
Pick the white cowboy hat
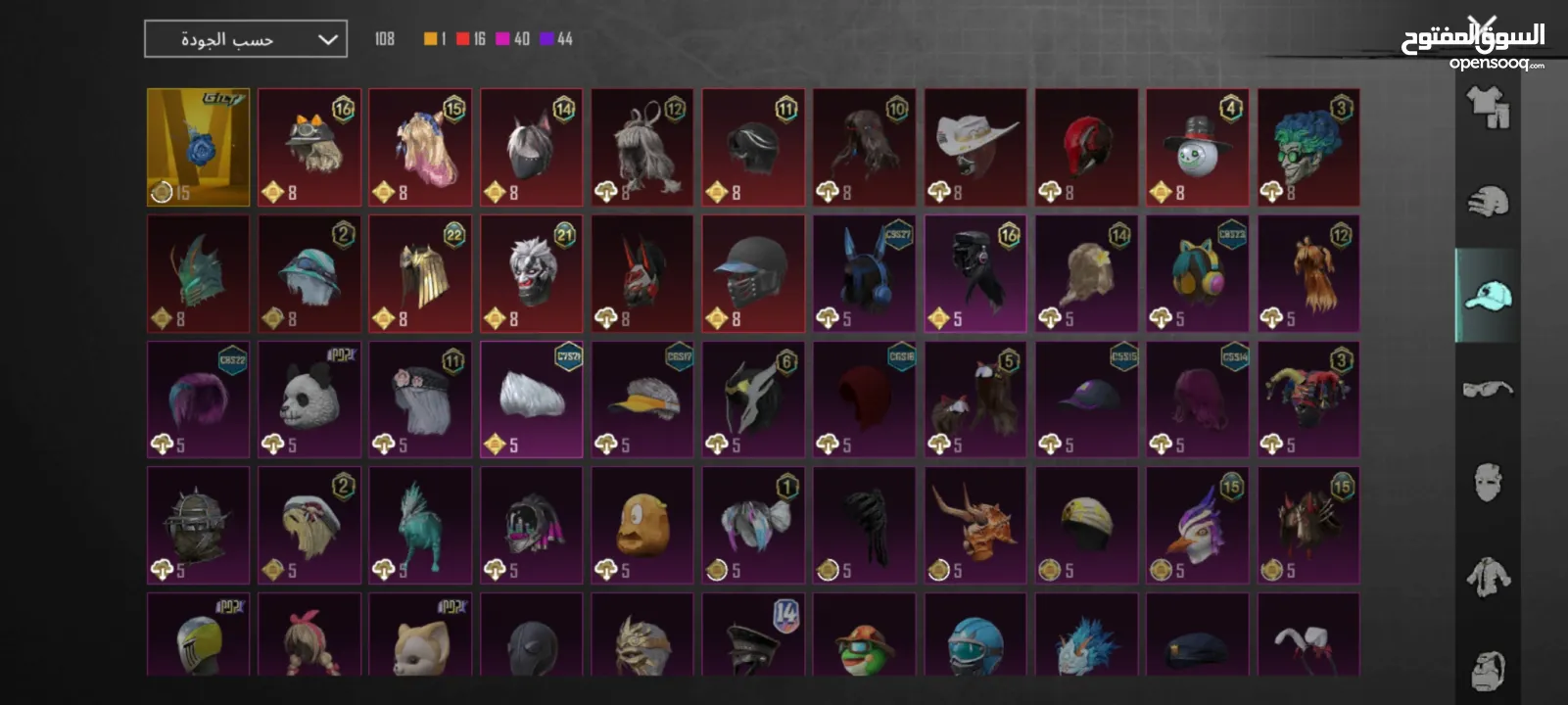[975, 147]
